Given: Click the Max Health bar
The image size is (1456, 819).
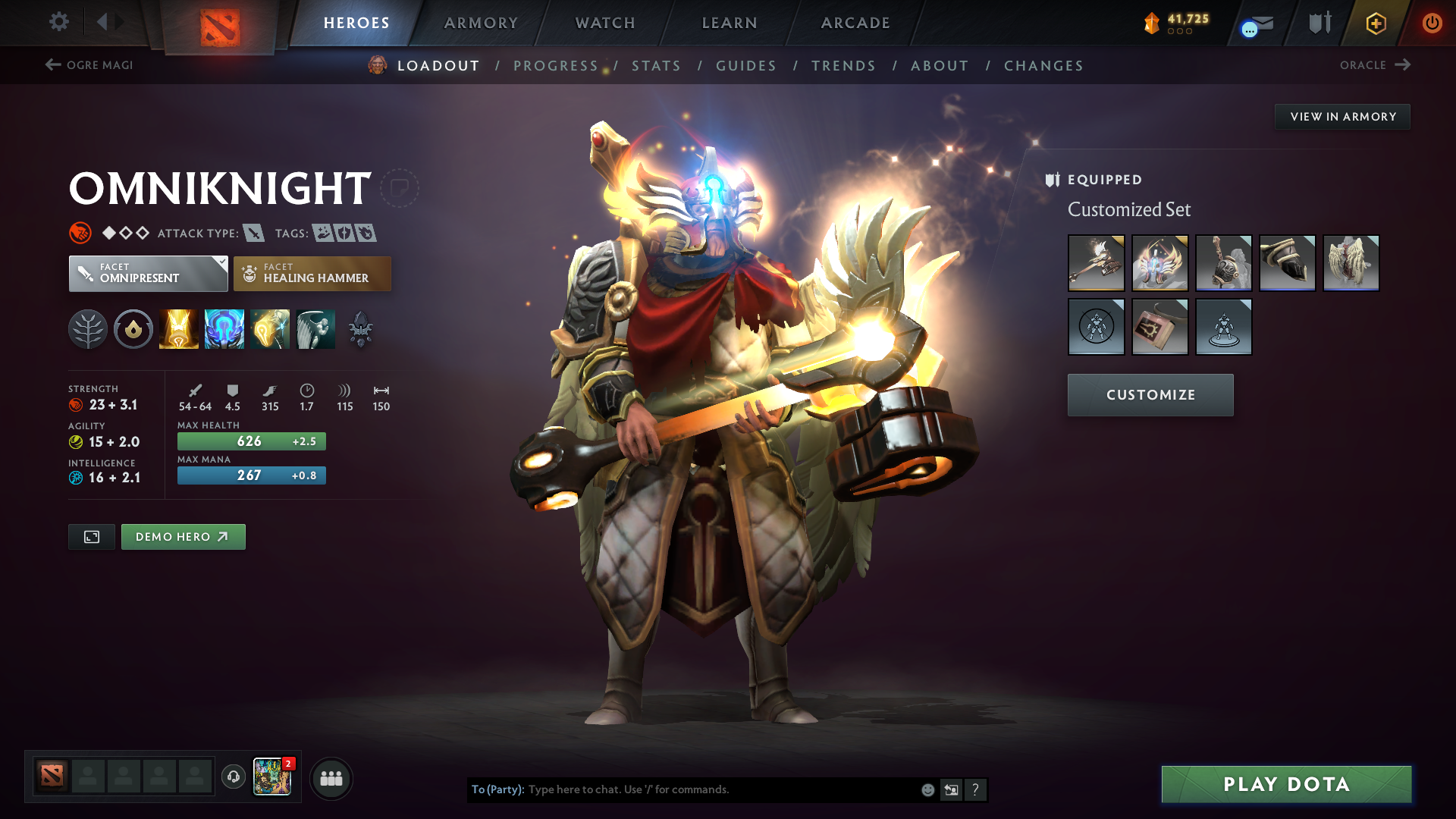Looking at the screenshot, I should (x=251, y=441).
